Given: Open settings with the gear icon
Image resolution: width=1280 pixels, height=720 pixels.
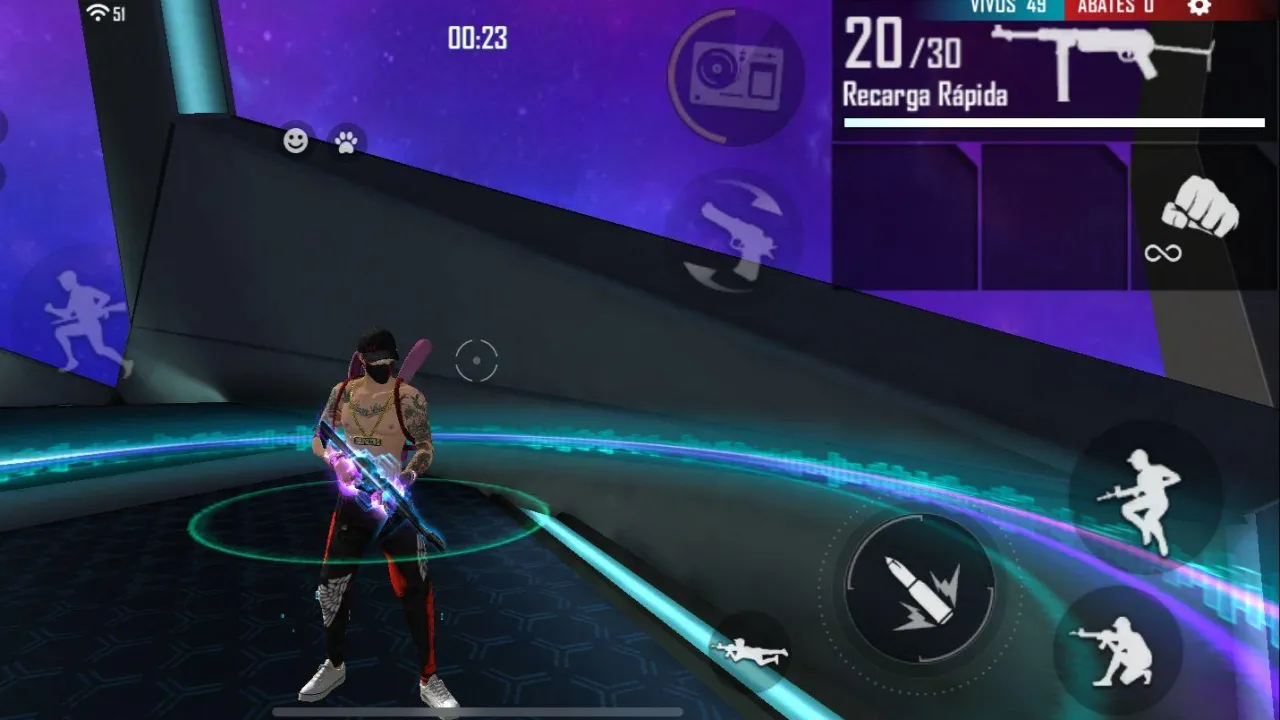Looking at the screenshot, I should click(1199, 7).
